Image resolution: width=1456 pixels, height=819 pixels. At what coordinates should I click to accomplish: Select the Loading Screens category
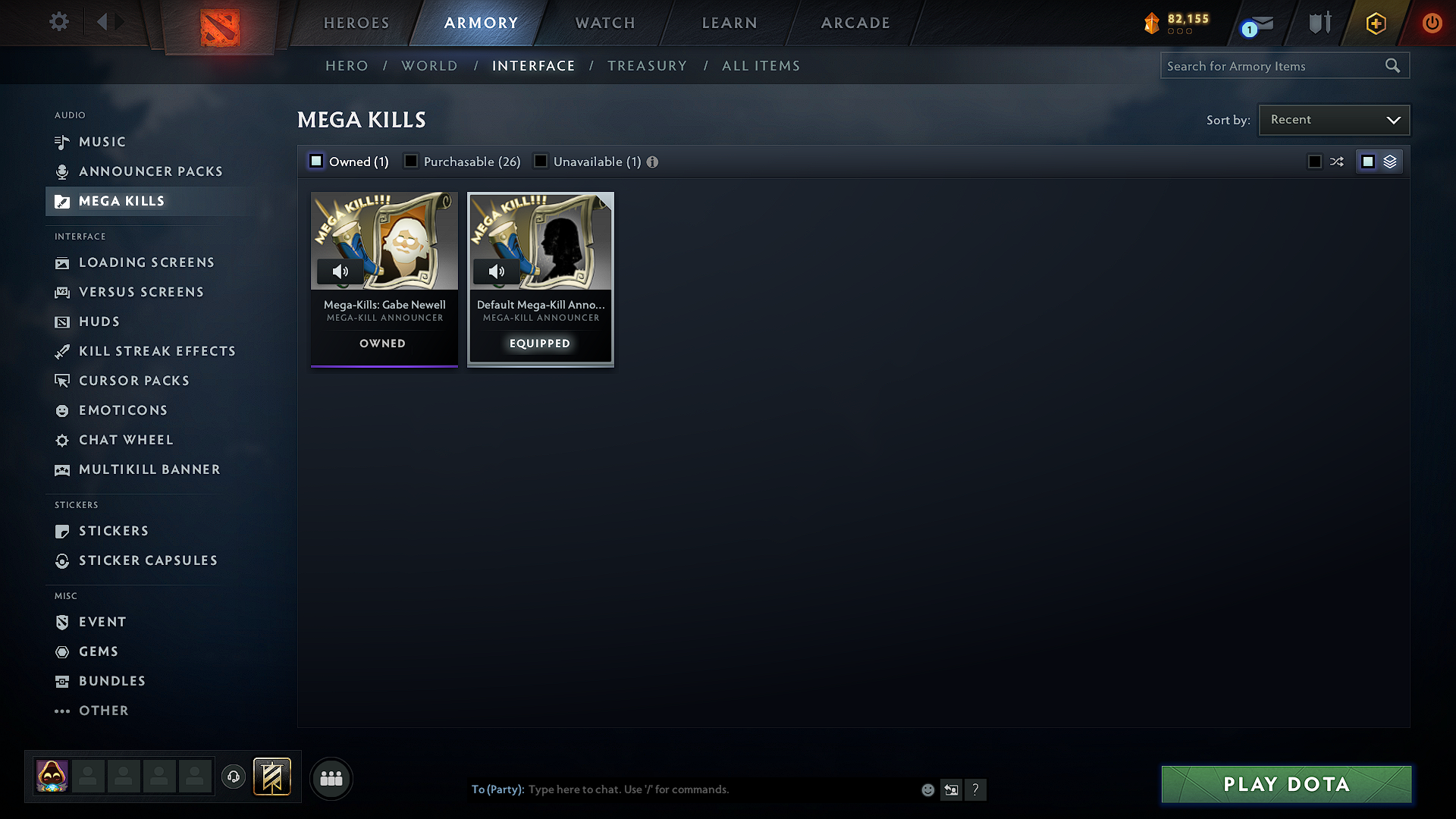[x=146, y=262]
